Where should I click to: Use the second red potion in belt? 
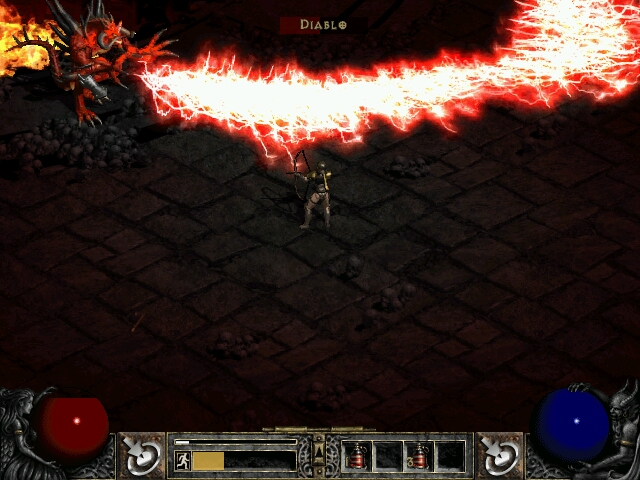419,457
